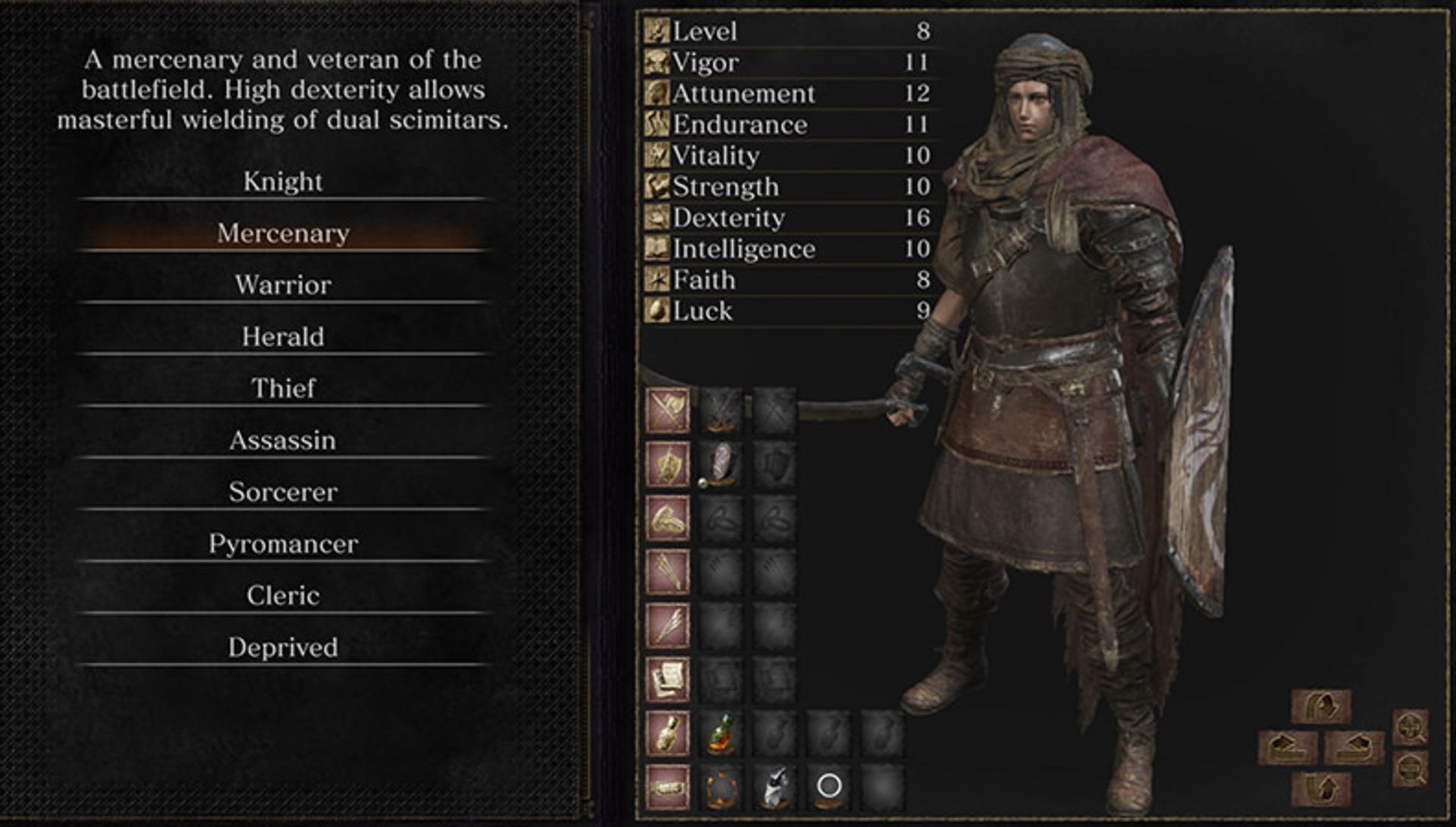
Task: Choose the Thief class
Action: (x=283, y=388)
